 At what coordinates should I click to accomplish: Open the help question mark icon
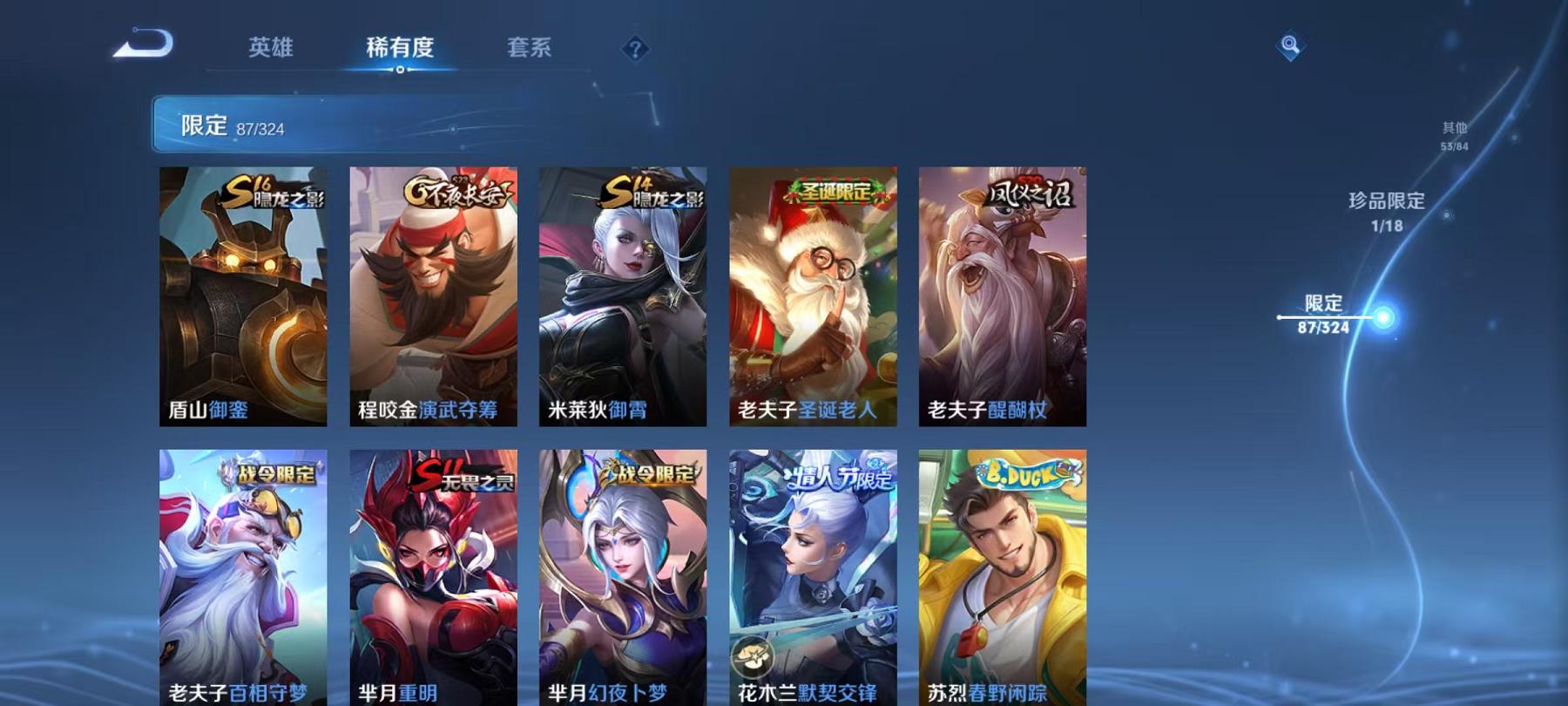(635, 50)
